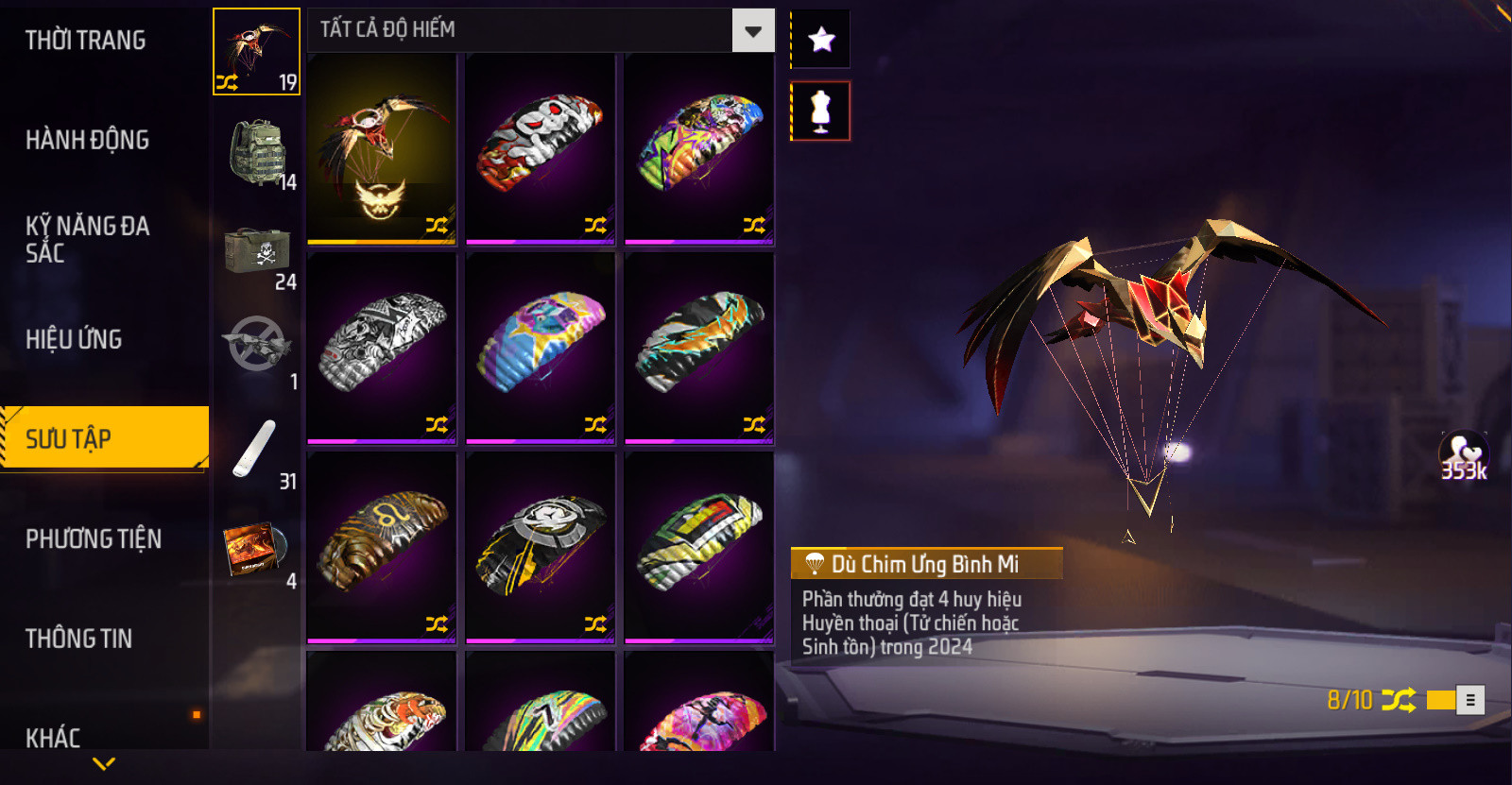The width and height of the screenshot is (1512, 785).
Task: Open the Thông Tin section
Action: click(x=78, y=639)
